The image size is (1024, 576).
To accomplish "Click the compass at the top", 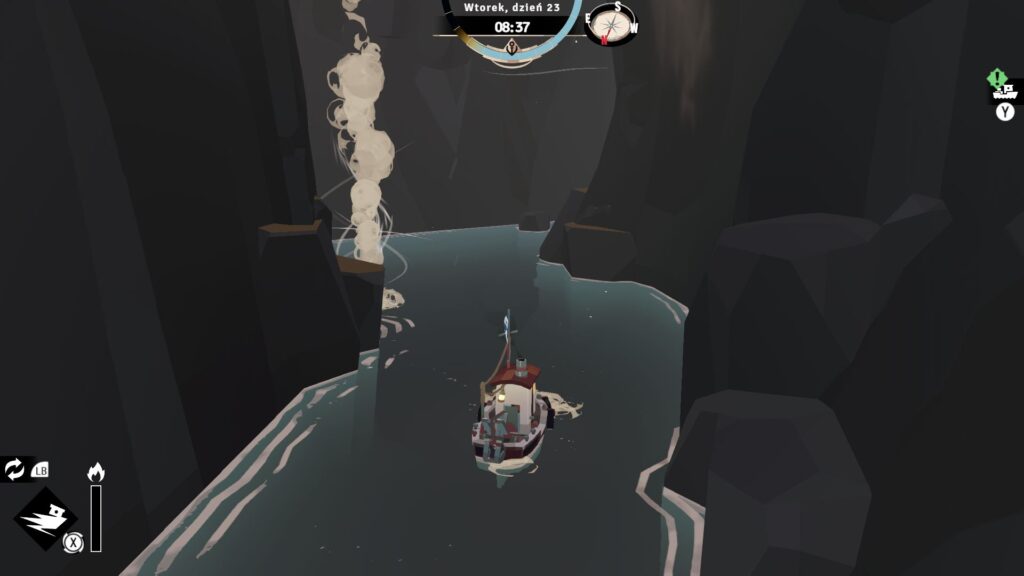I will (611, 23).
